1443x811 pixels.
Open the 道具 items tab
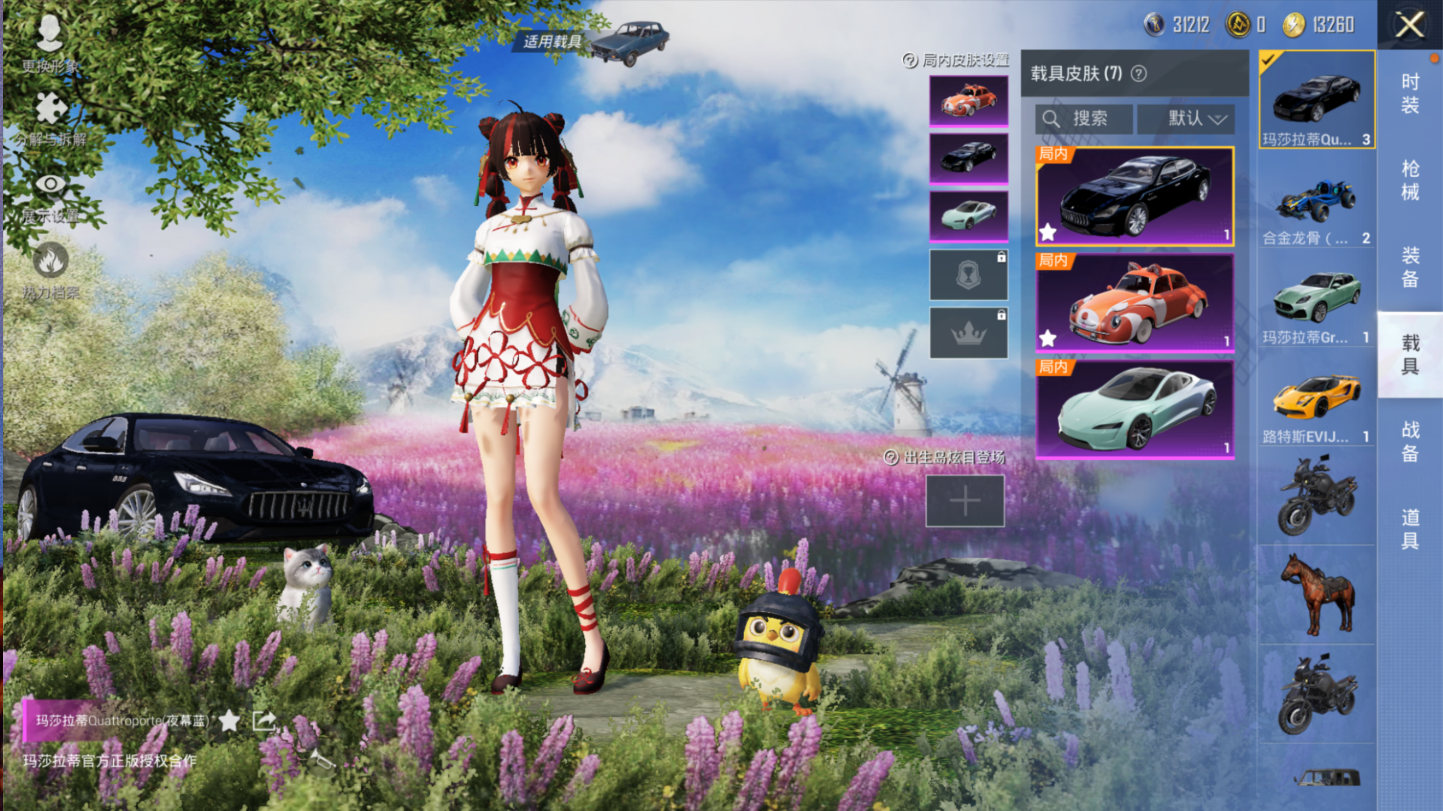1409,528
